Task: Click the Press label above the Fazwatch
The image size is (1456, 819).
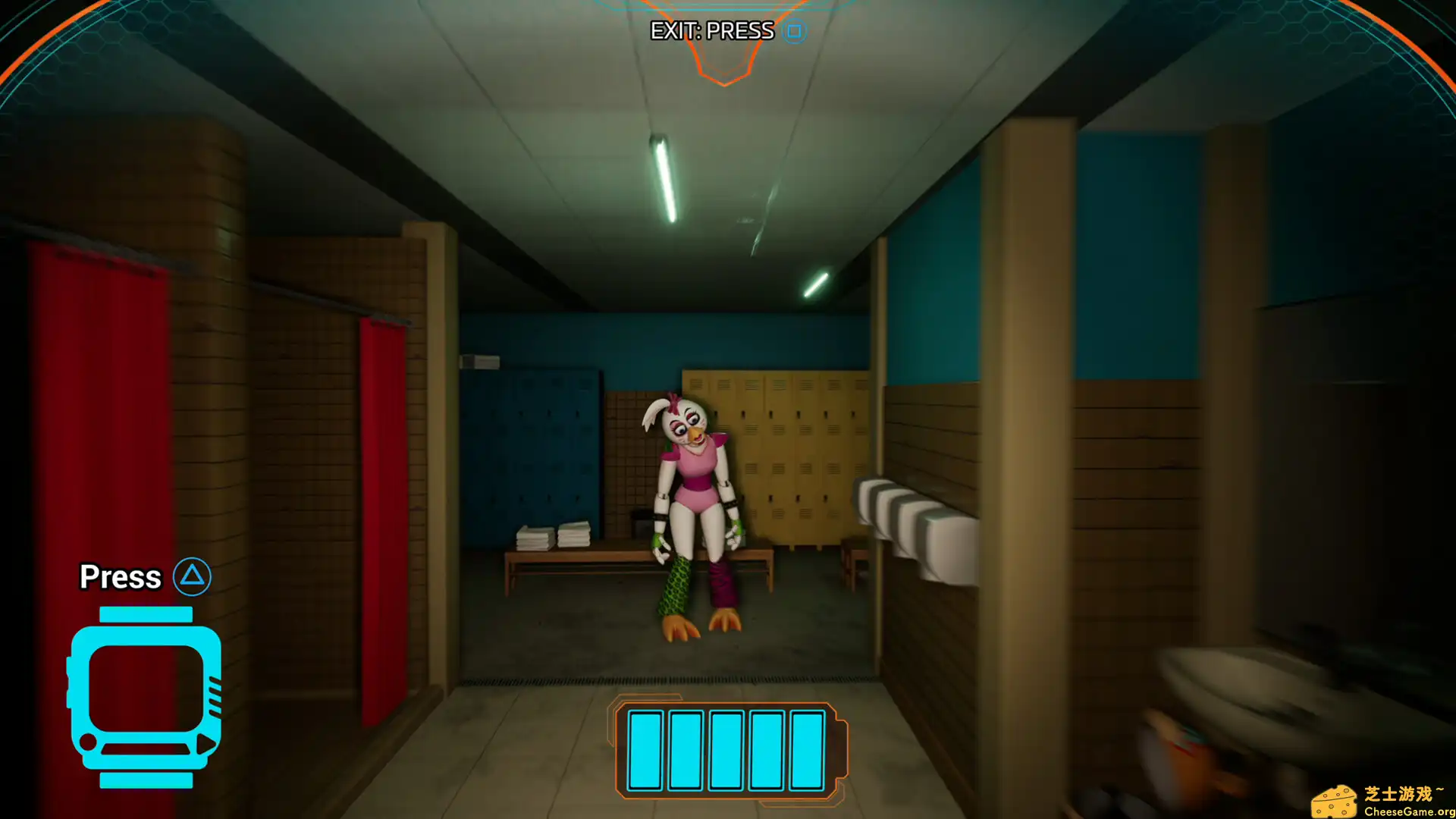Action: tap(121, 576)
